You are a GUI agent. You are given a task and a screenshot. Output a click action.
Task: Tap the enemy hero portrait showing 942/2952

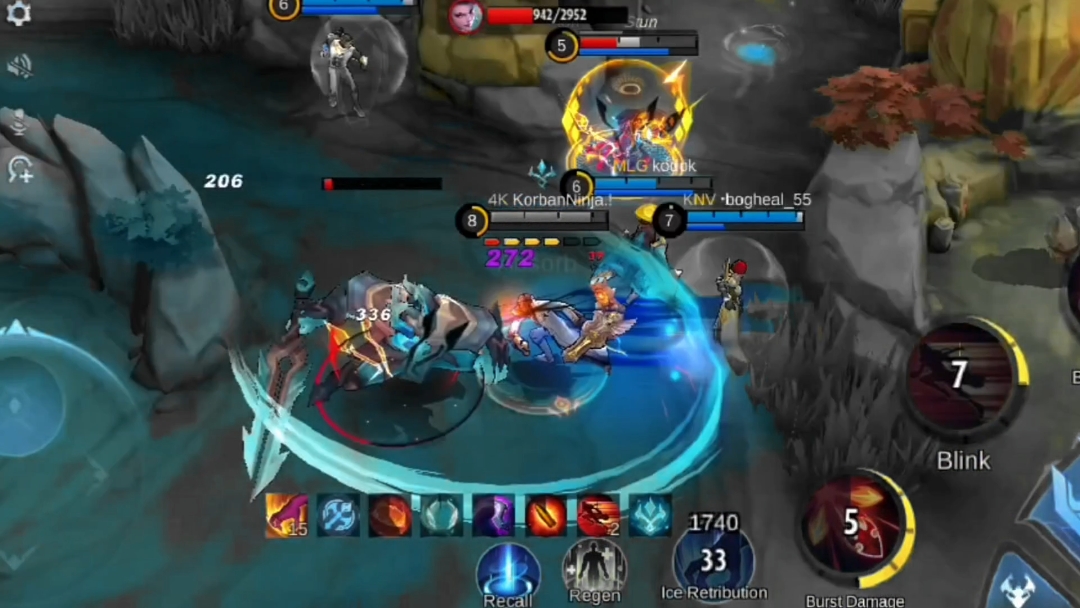pyautogui.click(x=465, y=16)
